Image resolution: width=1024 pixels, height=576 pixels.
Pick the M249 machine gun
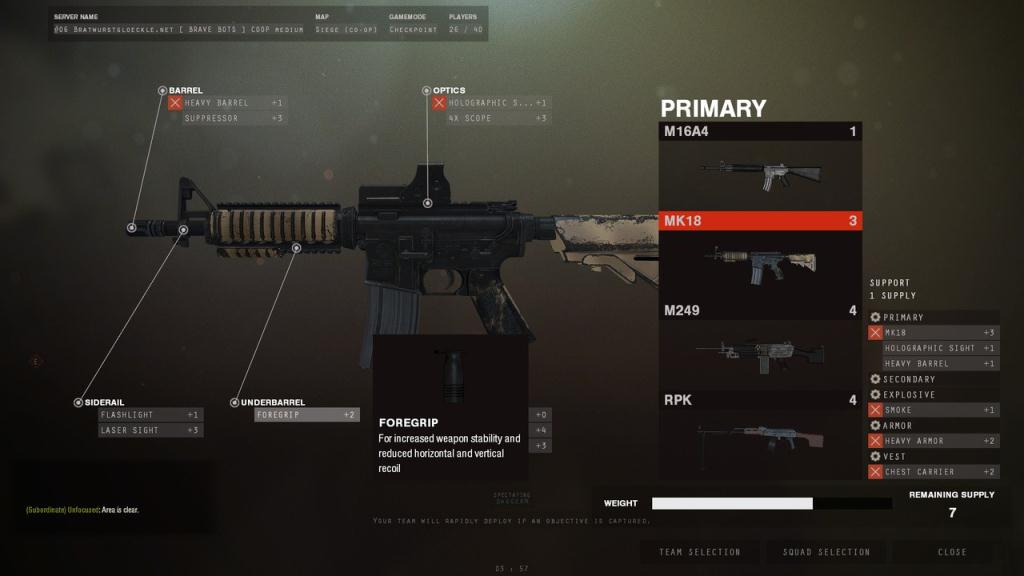coord(760,345)
